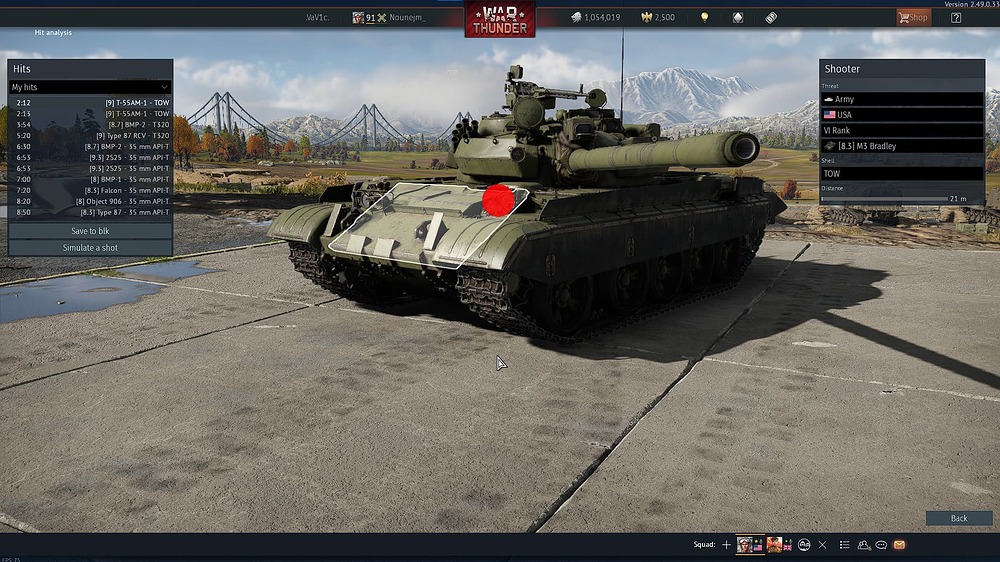Viewport: 1000px width, 562px height.
Task: Select the 7:20 Falcon hit entry
Action: [x=92, y=190]
